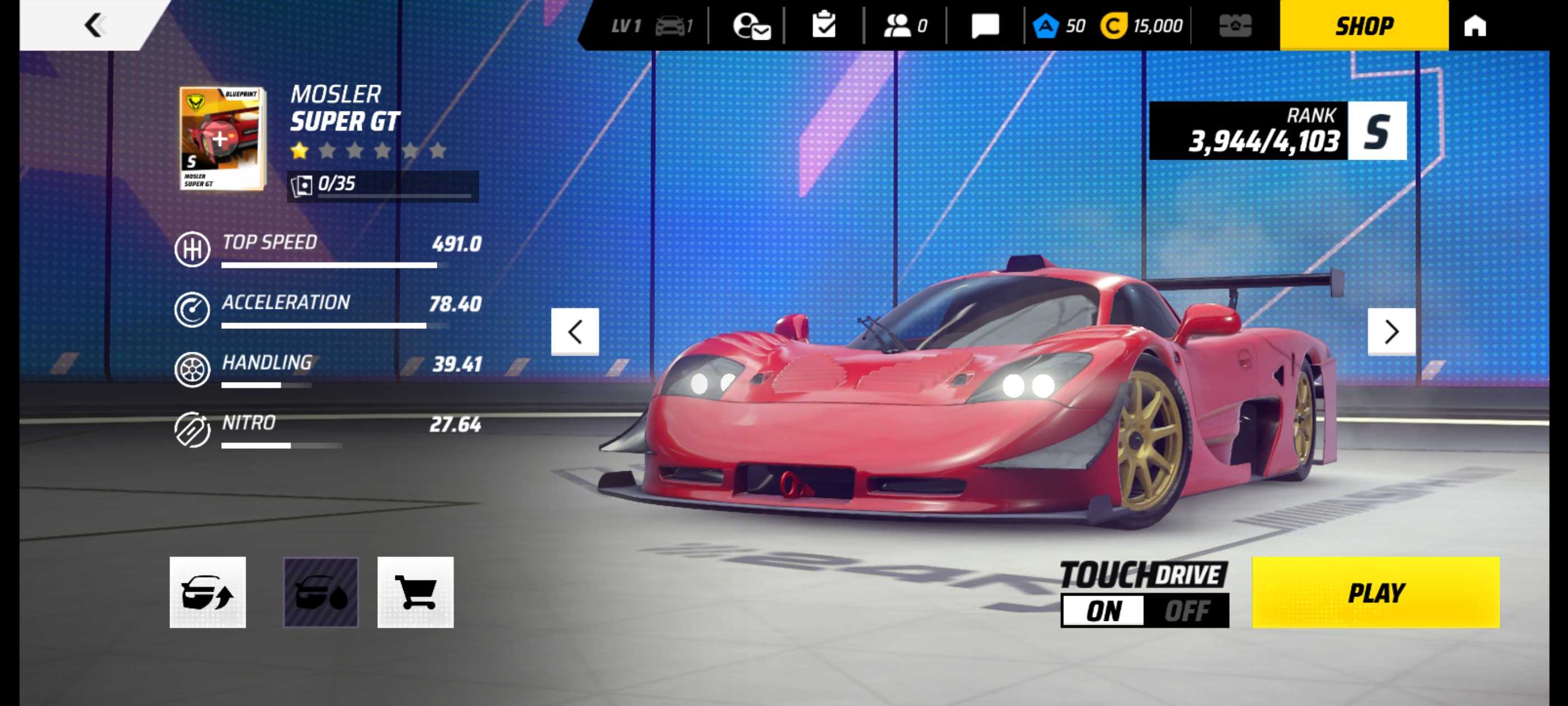
Task: Turn TouchDrive off
Action: [1186, 610]
